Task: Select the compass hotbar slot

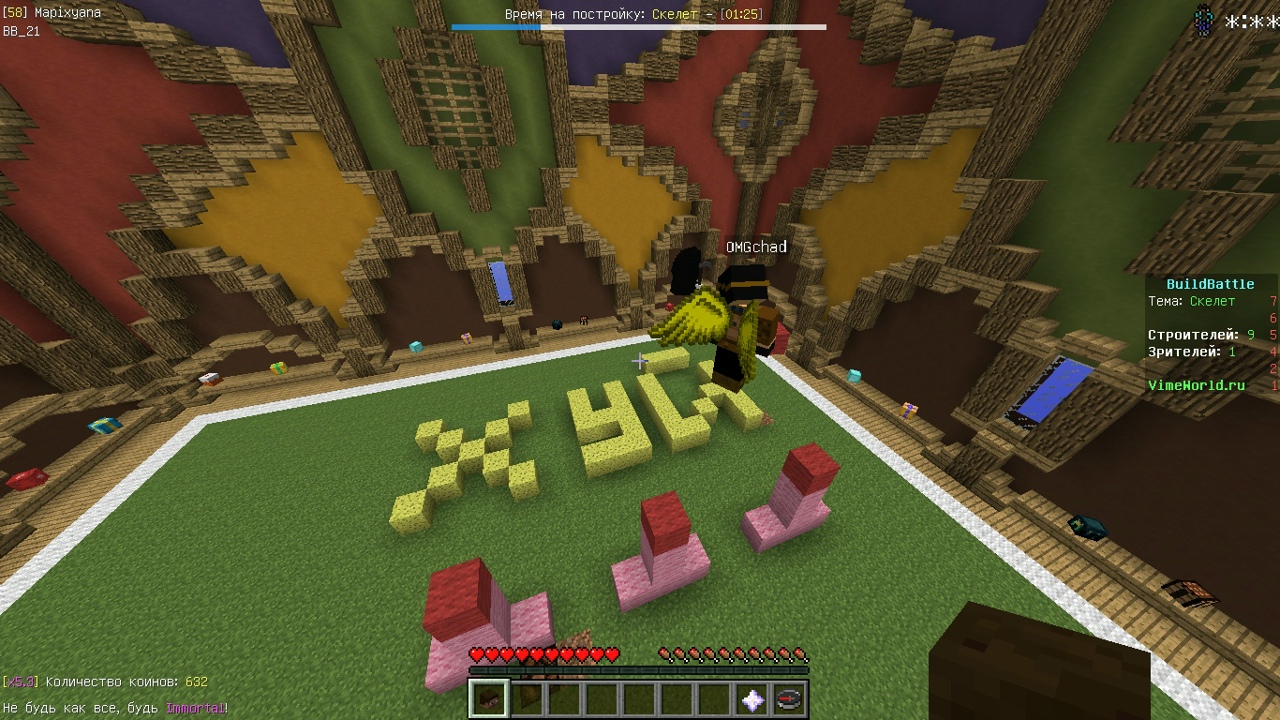Action: click(x=789, y=699)
